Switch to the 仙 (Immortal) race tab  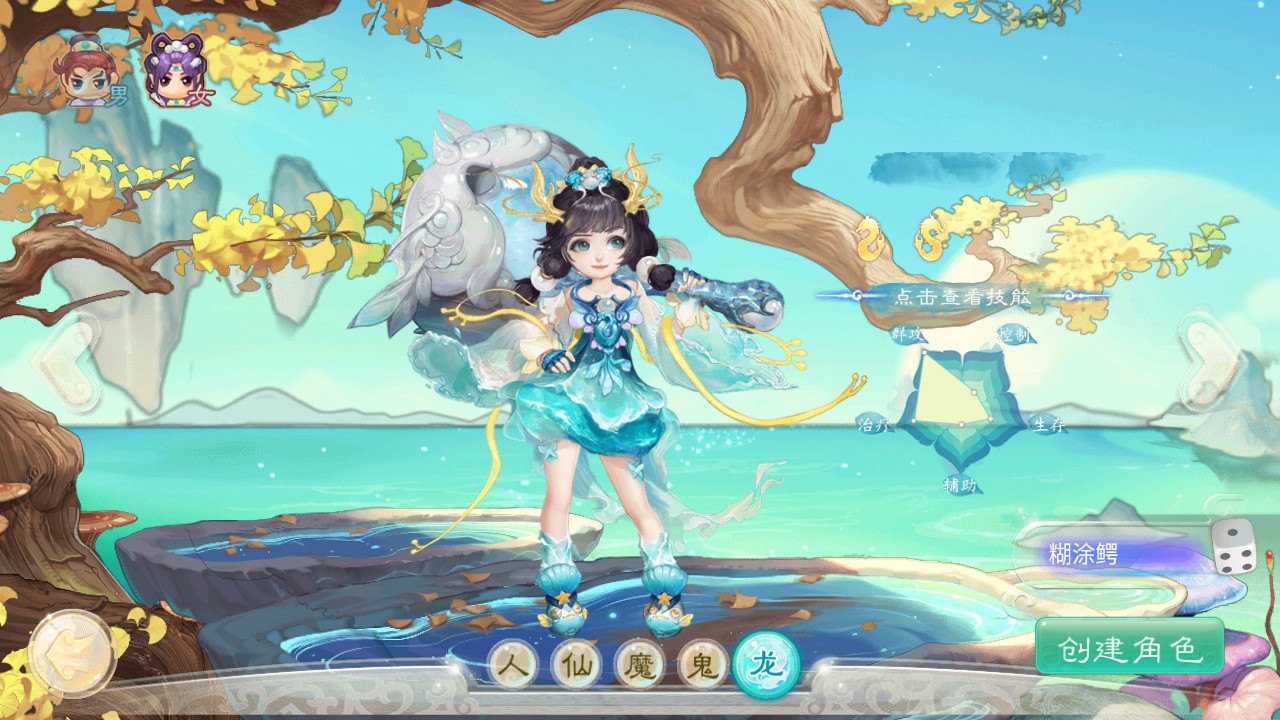578,665
